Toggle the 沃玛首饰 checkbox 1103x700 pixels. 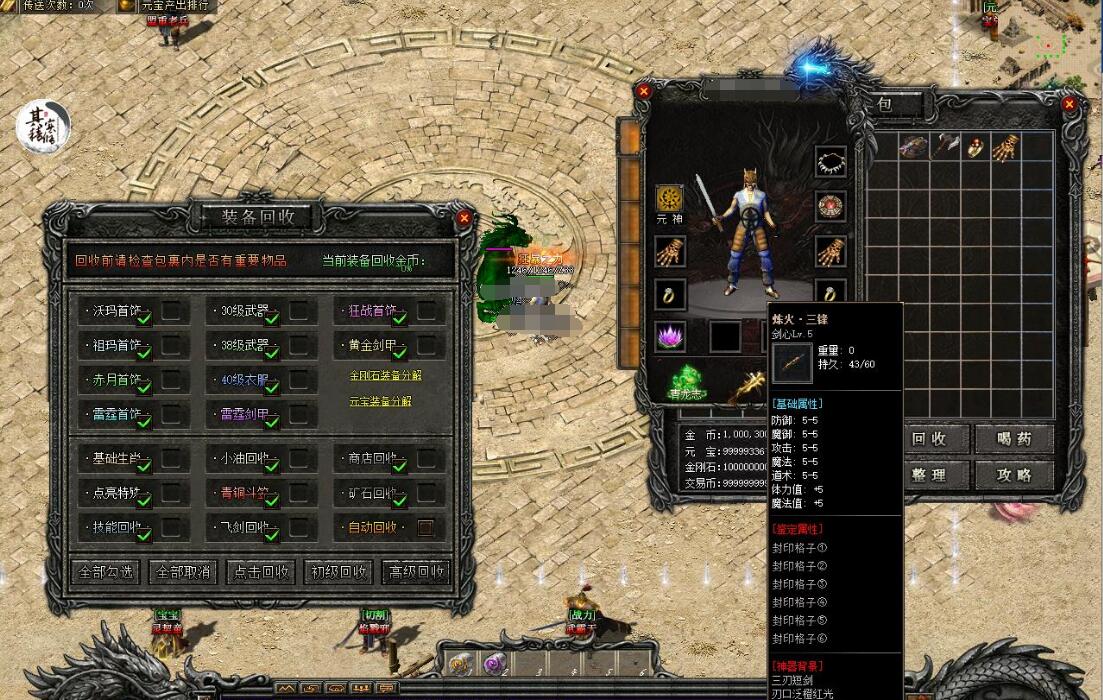tap(172, 311)
